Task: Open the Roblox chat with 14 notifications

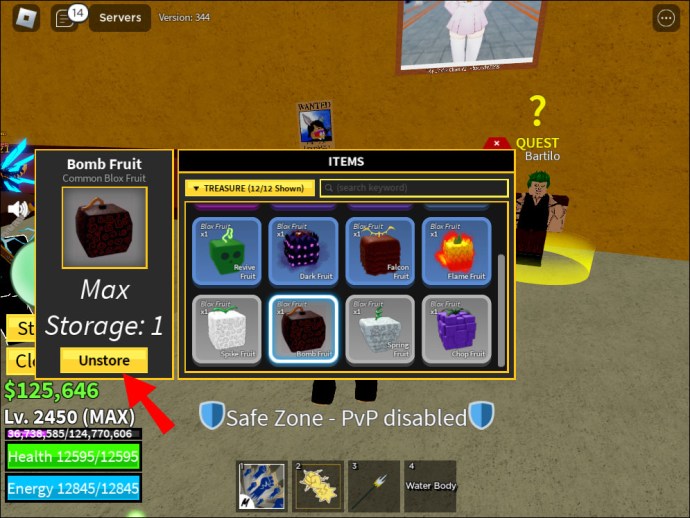Action: point(67,18)
